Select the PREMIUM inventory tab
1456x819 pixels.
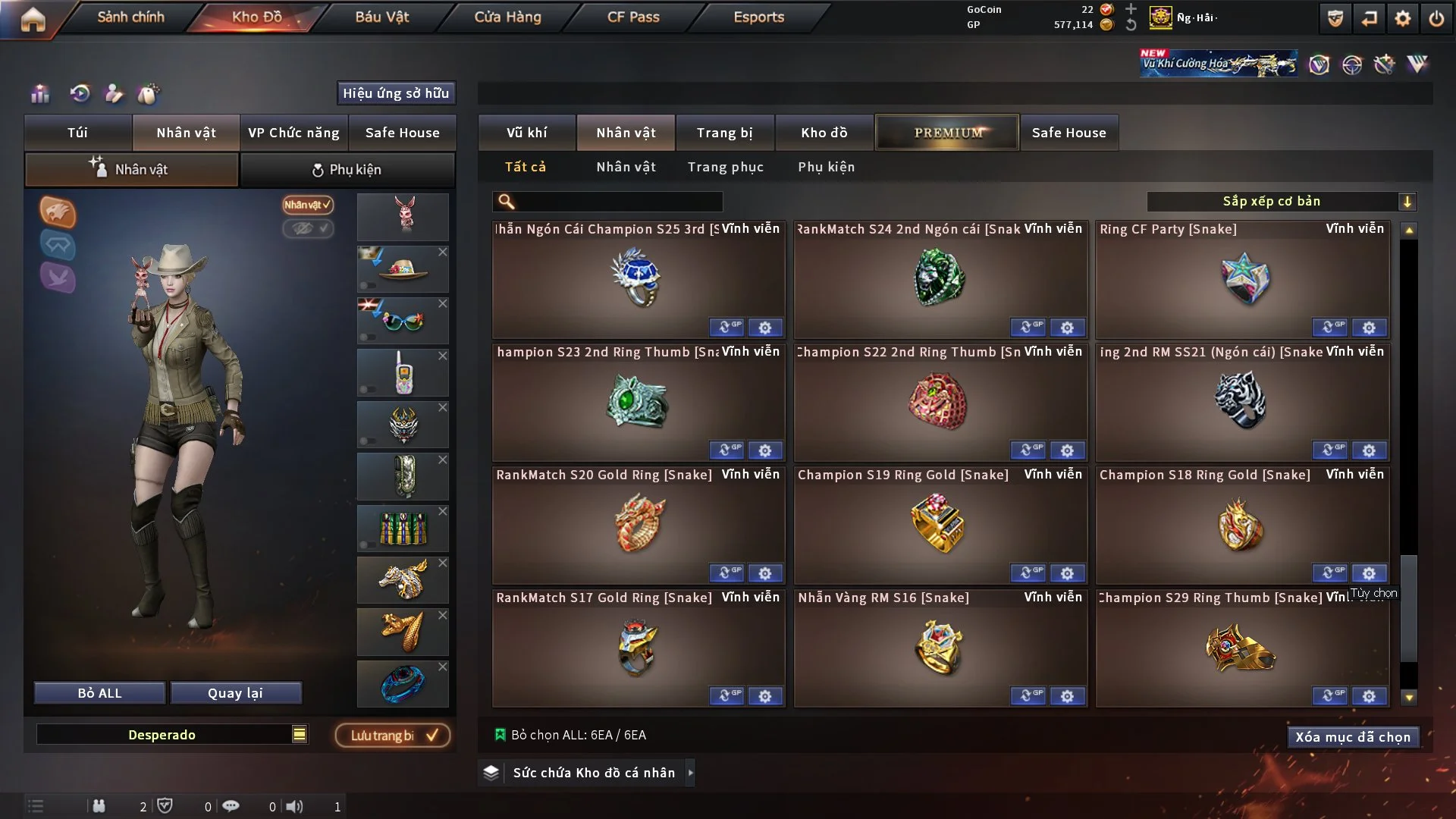pos(947,133)
